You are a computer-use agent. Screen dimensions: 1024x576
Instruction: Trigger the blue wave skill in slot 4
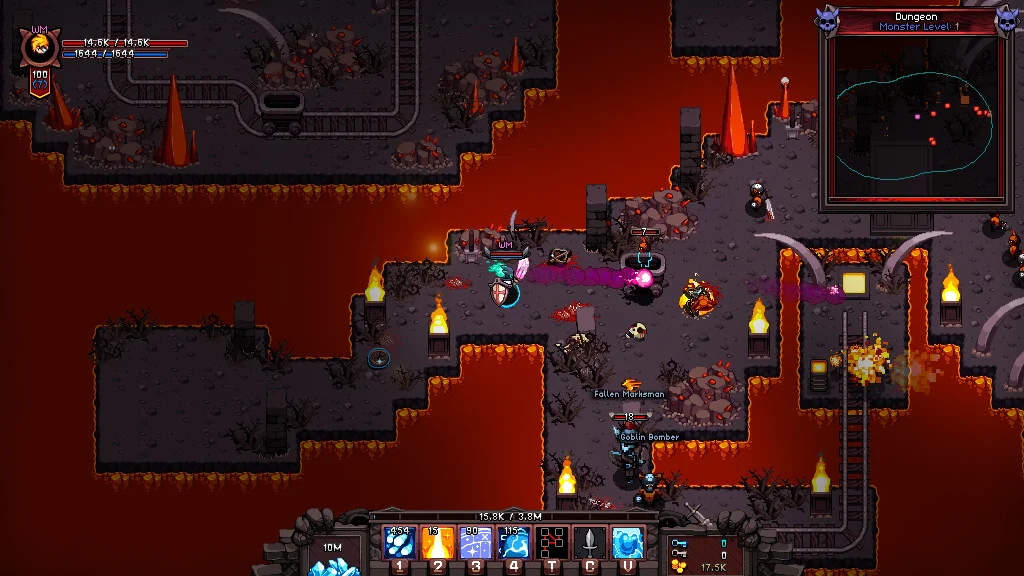coord(514,543)
